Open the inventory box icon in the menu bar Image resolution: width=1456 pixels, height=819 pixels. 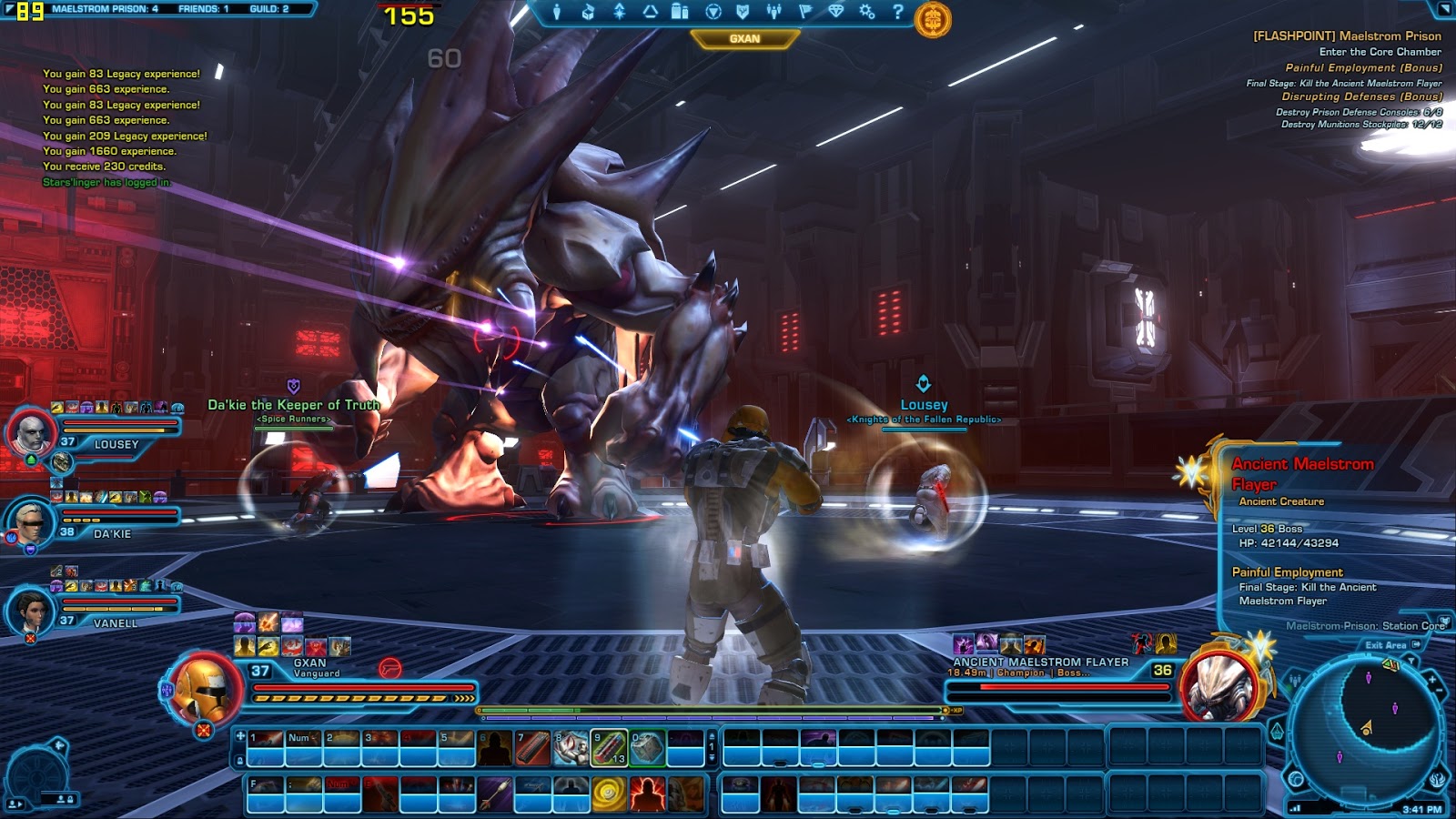pos(588,12)
